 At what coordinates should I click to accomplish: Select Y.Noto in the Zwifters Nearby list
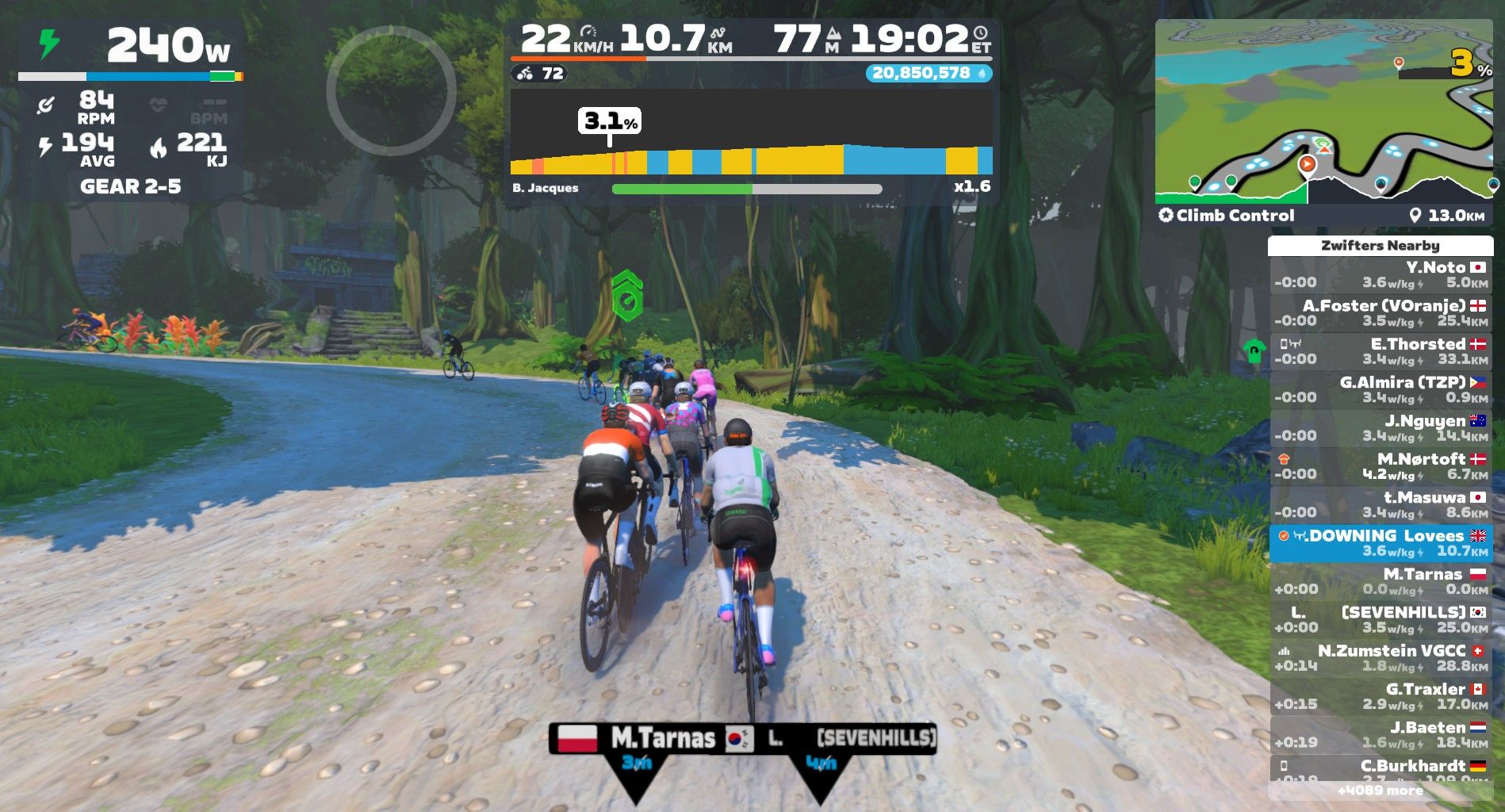click(1380, 274)
